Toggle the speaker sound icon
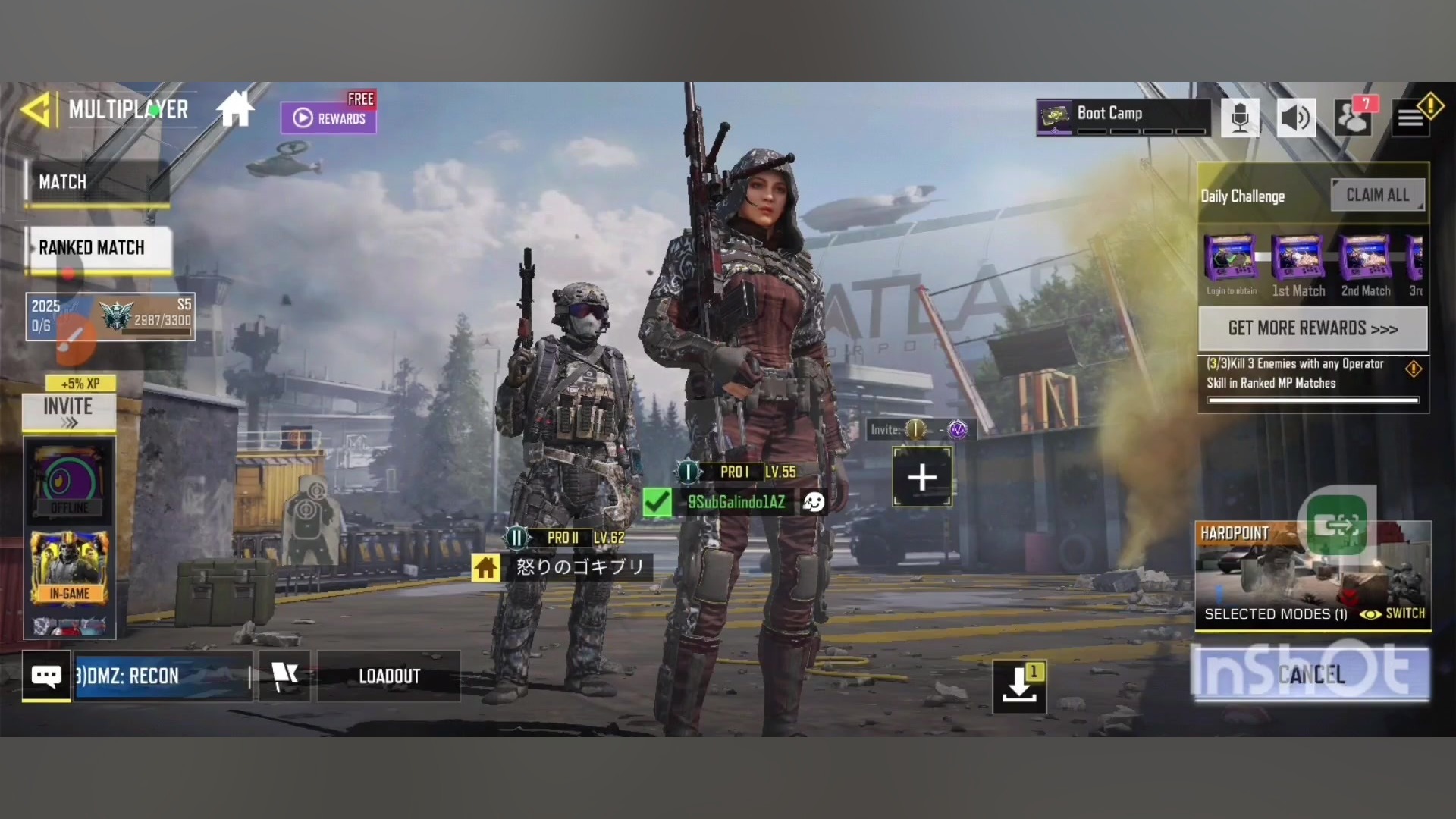Viewport: 1456px width, 819px height. (x=1296, y=118)
